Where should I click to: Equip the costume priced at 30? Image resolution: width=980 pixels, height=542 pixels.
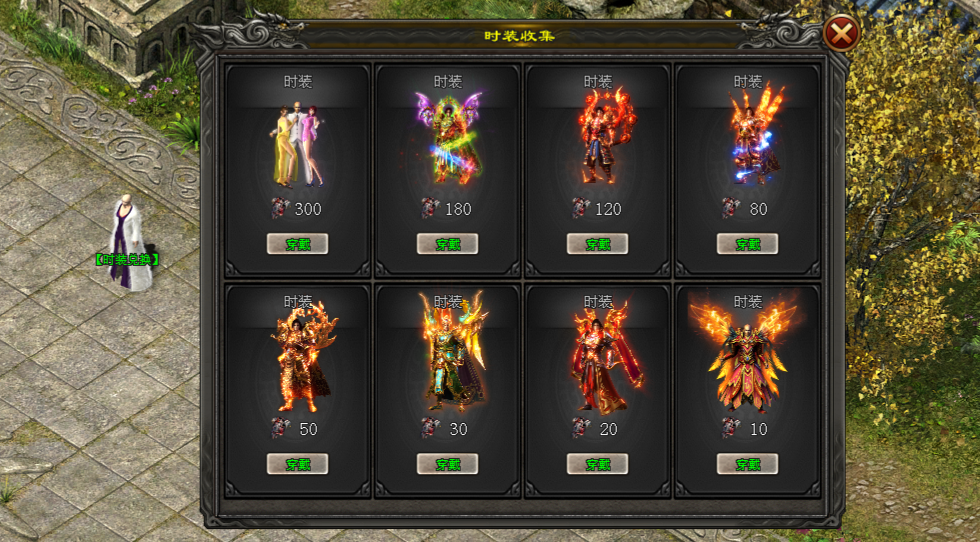point(447,464)
